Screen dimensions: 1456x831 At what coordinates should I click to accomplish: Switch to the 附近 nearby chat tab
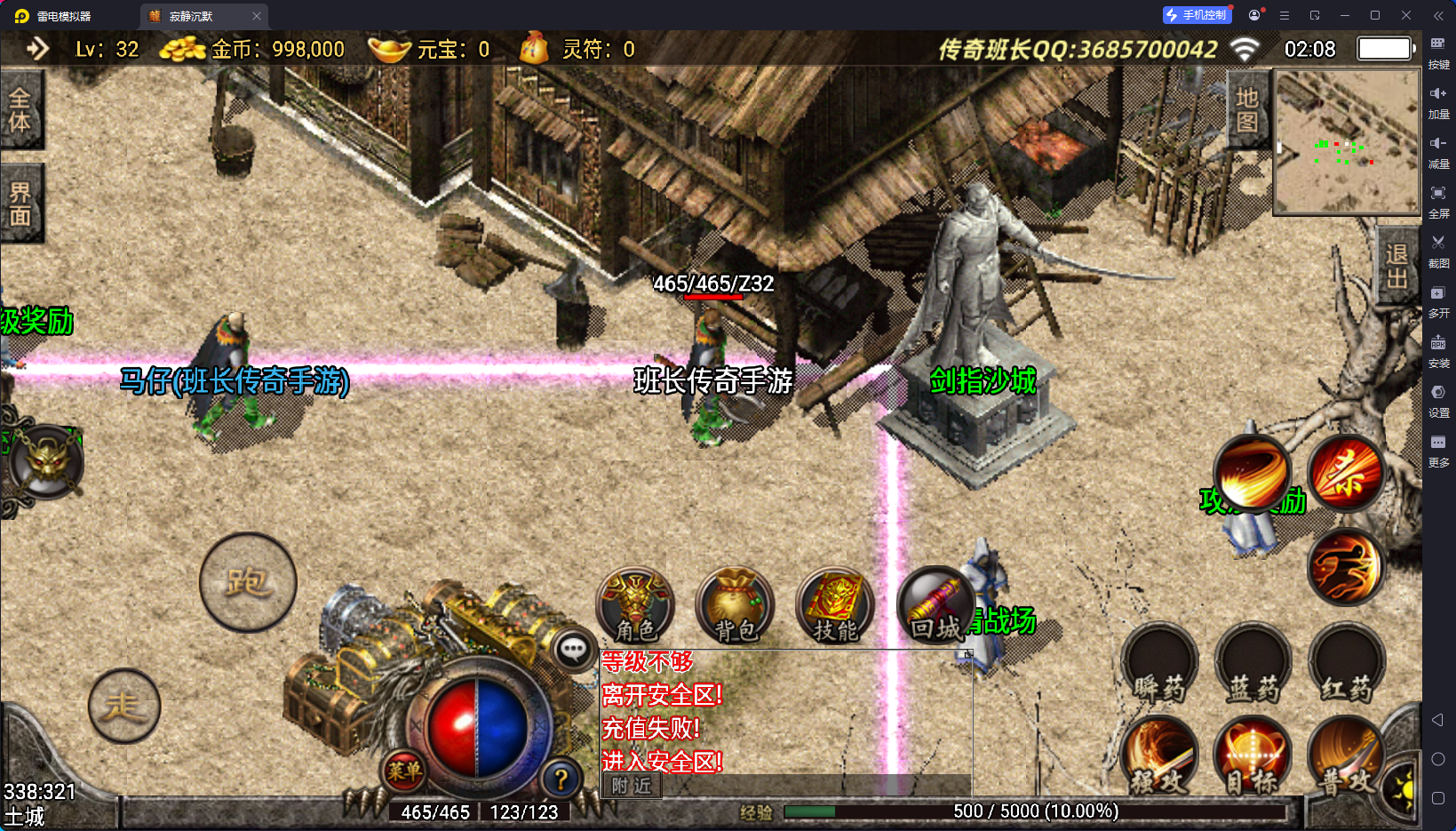click(x=632, y=786)
